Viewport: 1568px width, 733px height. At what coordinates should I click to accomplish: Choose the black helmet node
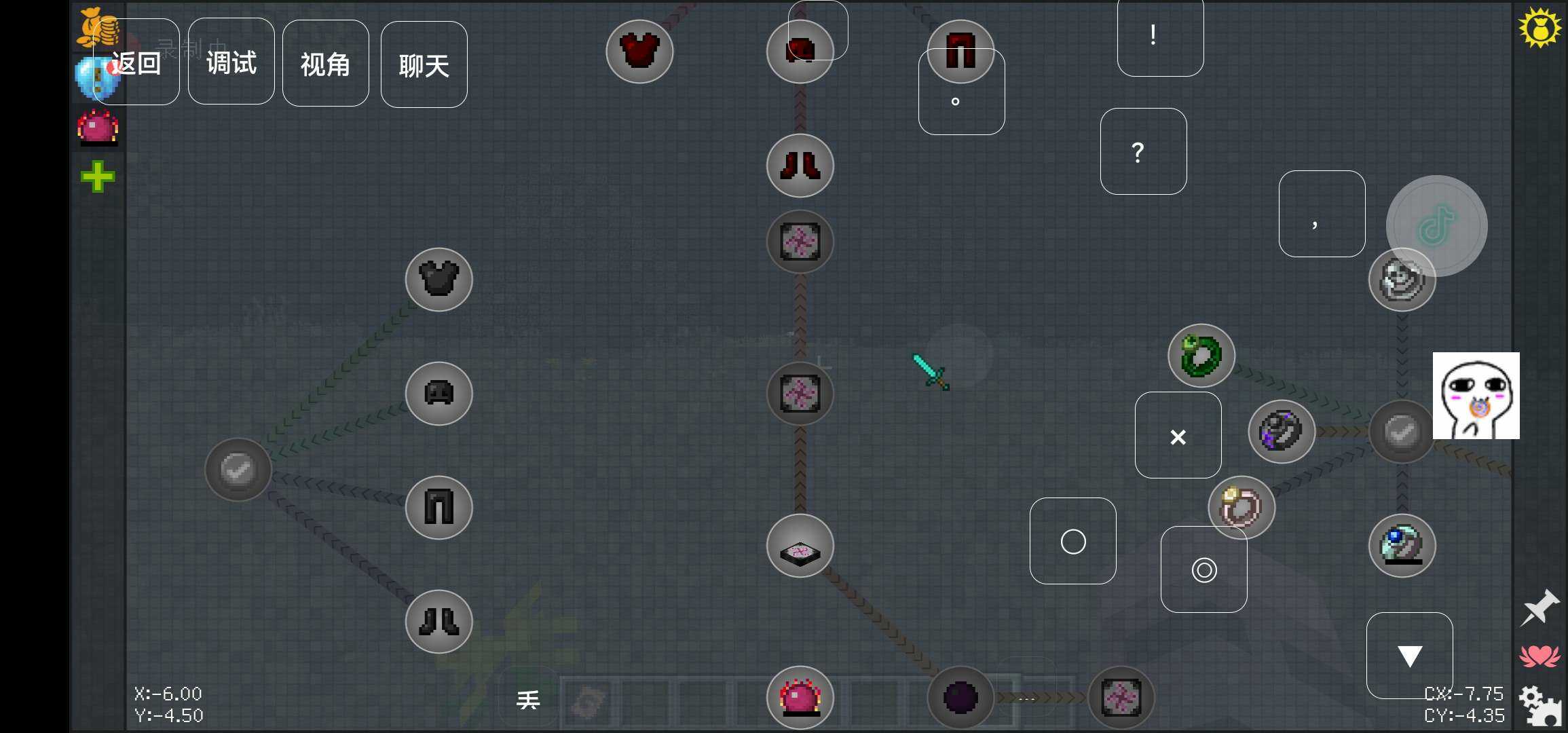[439, 394]
